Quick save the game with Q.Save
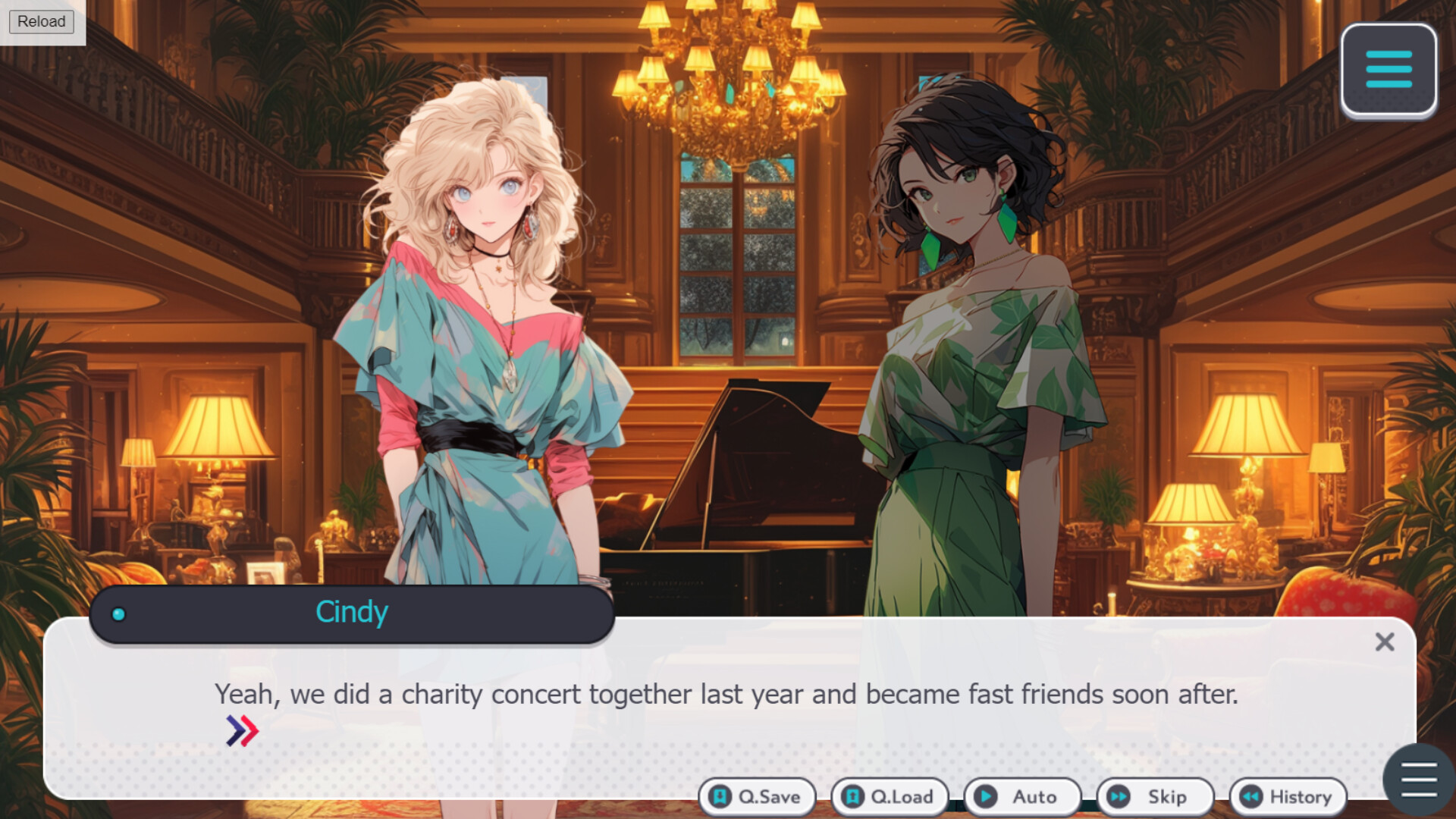This screenshot has width=1456, height=819. 758,797
